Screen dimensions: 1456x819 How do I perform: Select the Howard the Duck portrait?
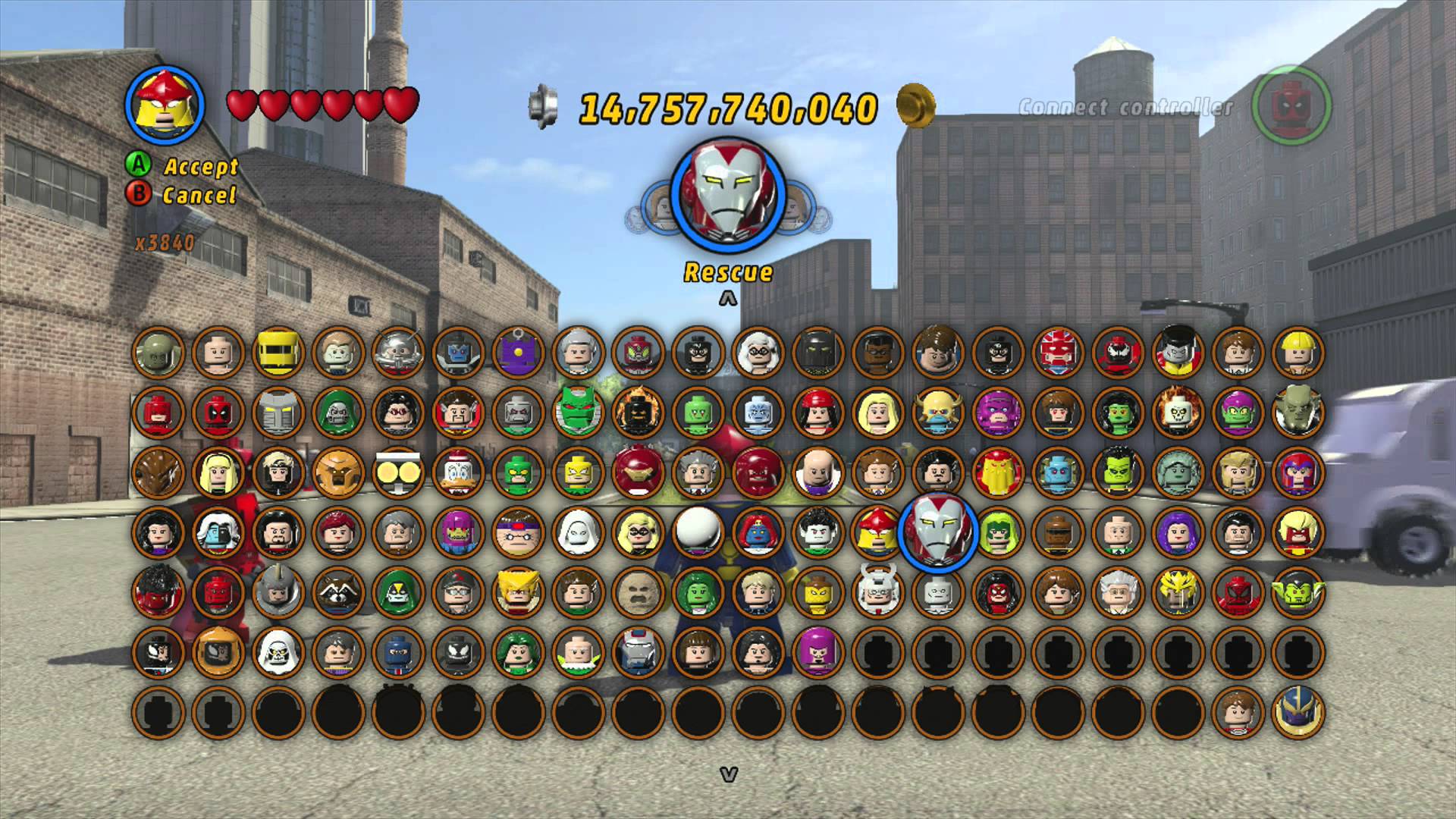coord(458,472)
